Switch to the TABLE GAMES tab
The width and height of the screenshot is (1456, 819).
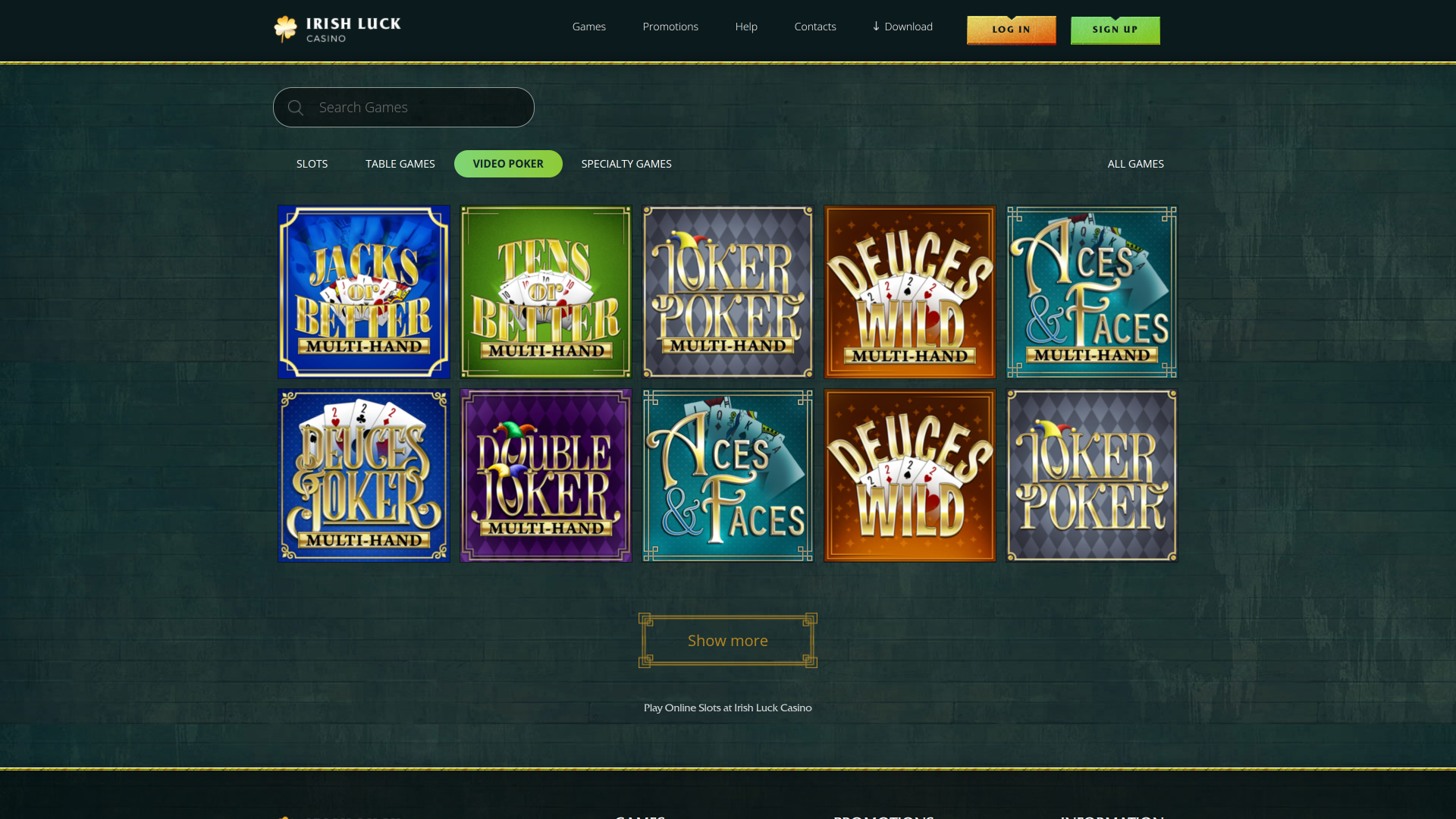400,163
